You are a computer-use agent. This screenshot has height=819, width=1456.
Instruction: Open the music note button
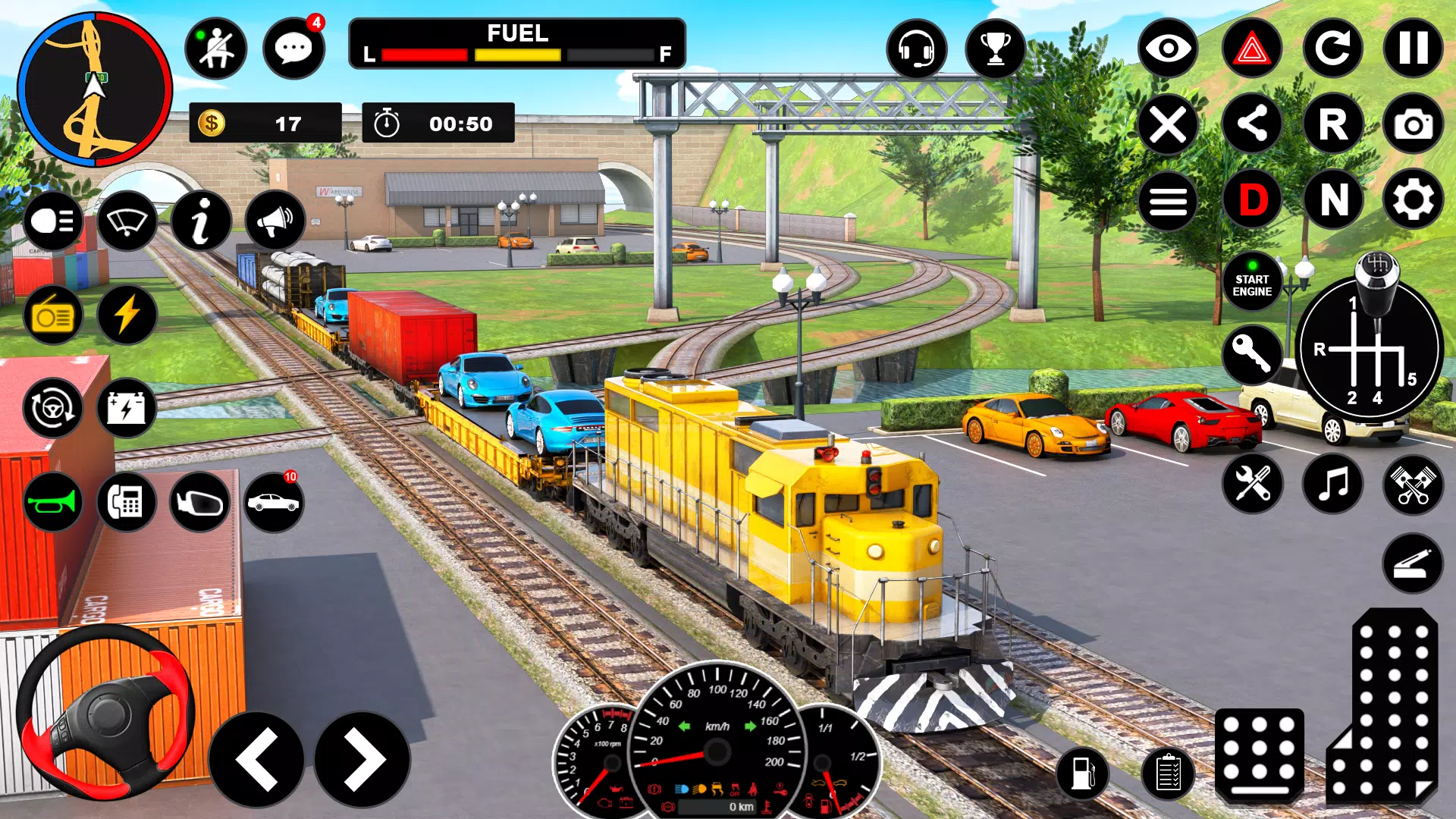(1332, 484)
